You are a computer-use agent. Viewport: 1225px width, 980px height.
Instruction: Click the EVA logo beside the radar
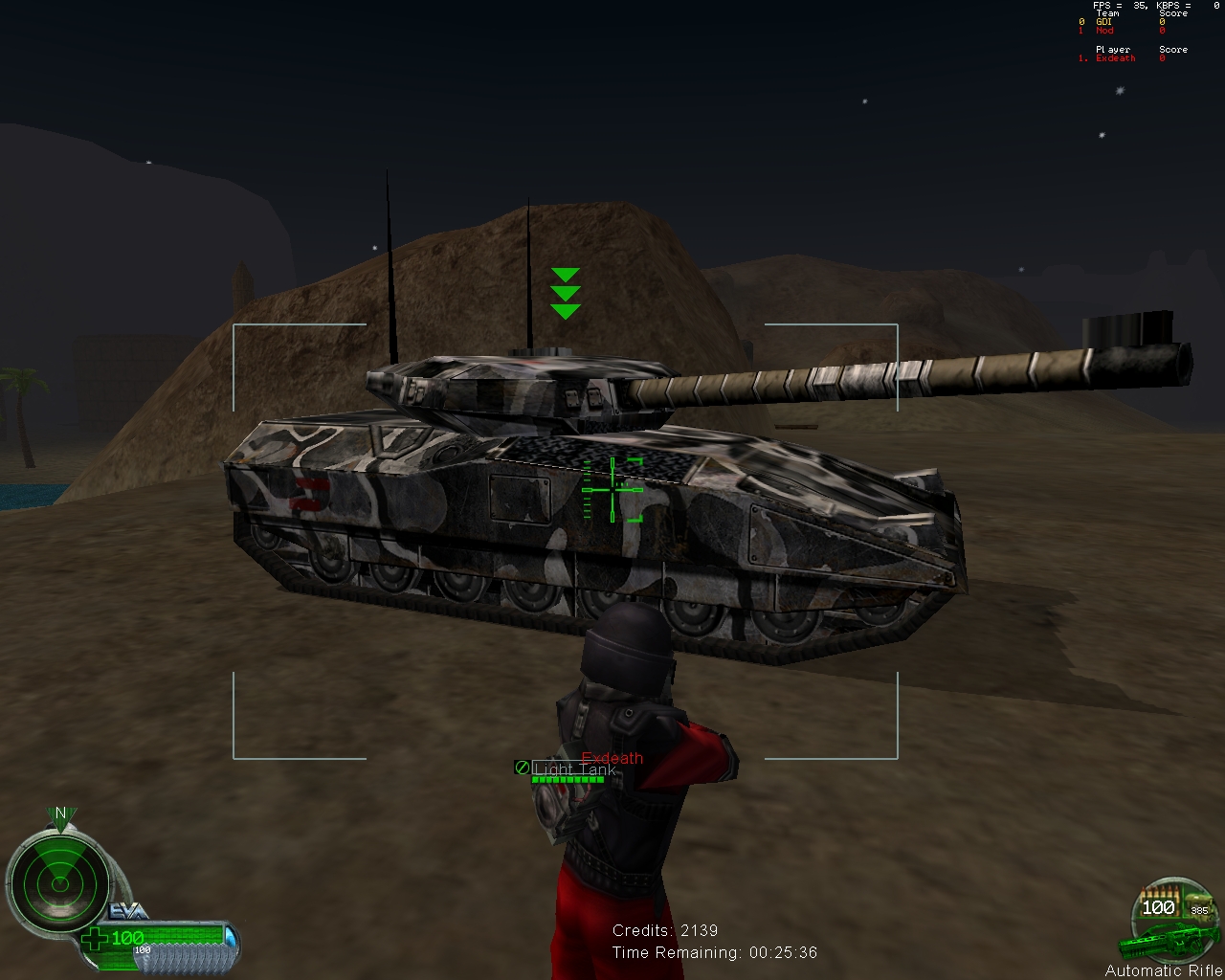[127, 910]
